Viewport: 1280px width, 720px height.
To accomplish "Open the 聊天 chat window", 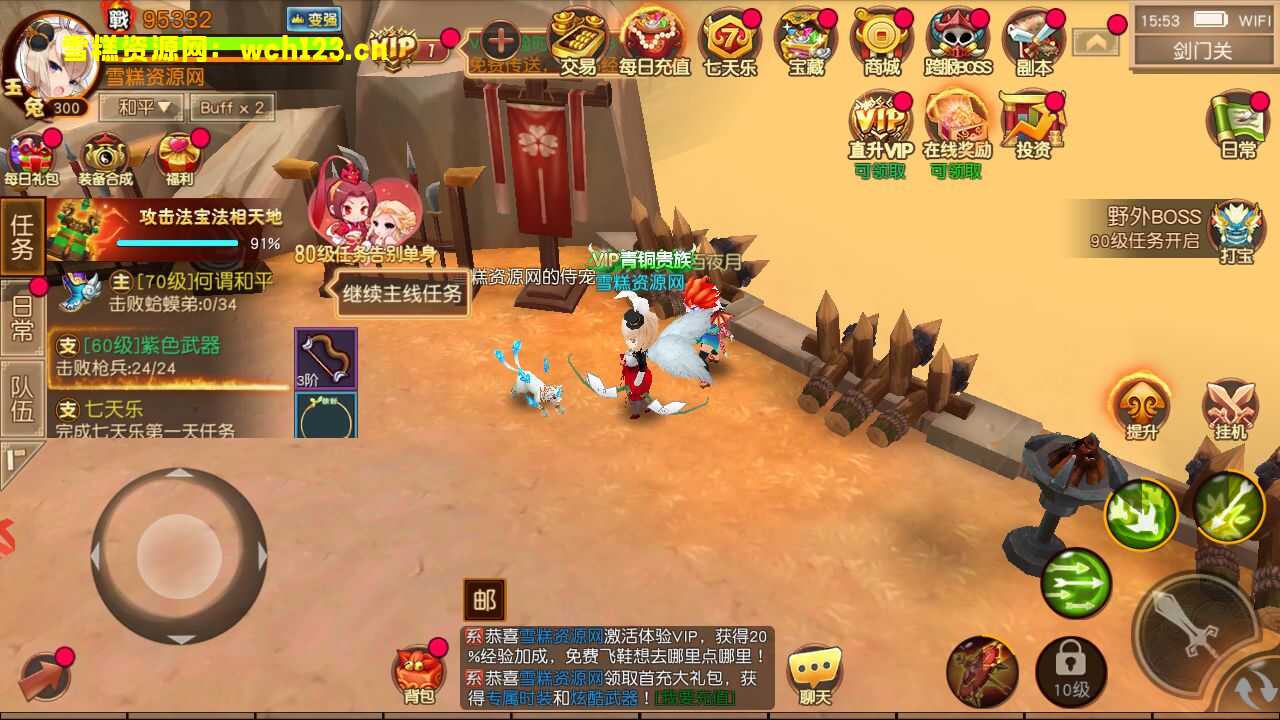I will 815,672.
